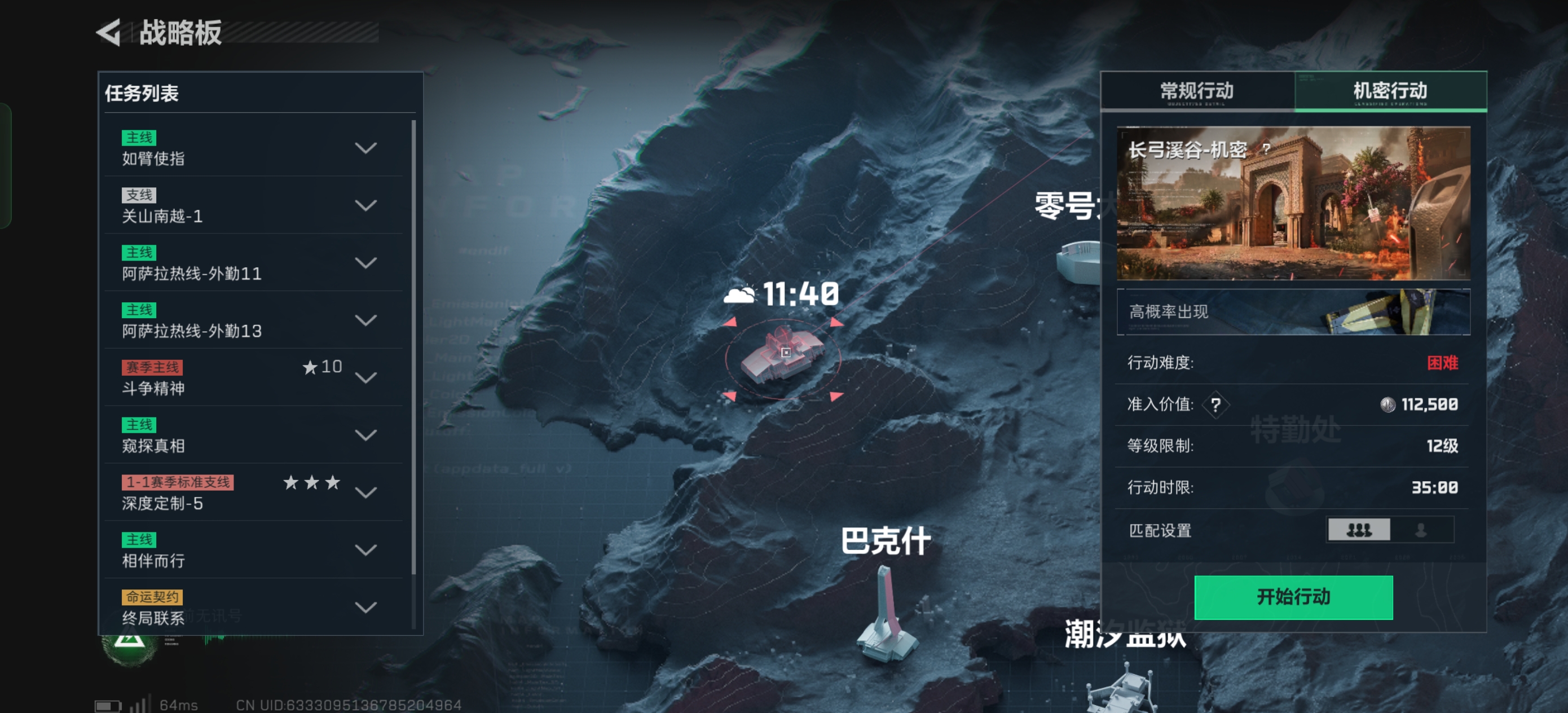Select the 机密行动 tab

pyautogui.click(x=1390, y=91)
